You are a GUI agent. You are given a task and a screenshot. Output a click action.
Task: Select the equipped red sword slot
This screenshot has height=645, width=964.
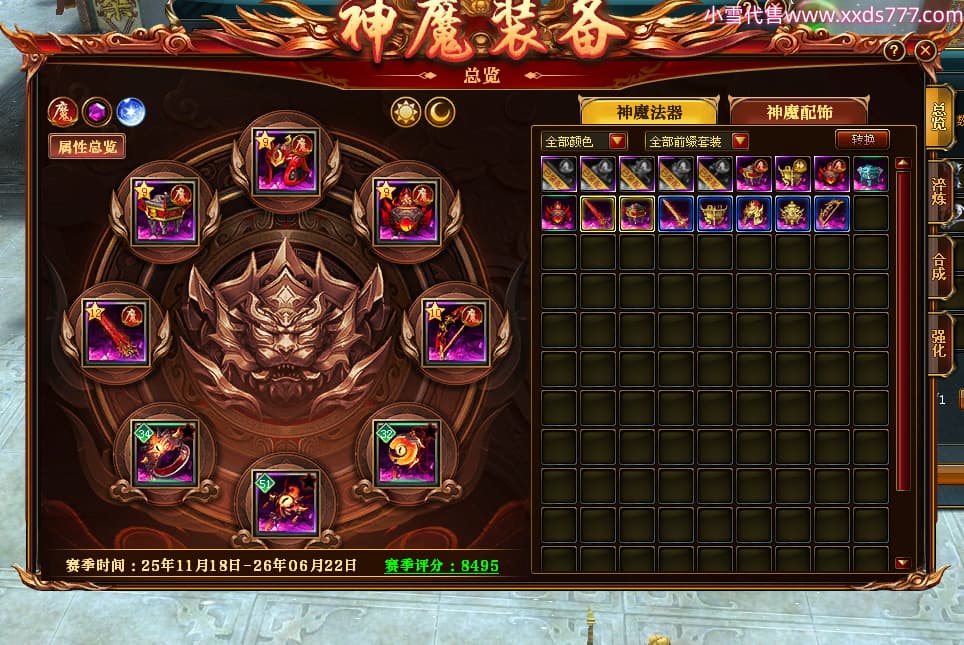coord(116,333)
